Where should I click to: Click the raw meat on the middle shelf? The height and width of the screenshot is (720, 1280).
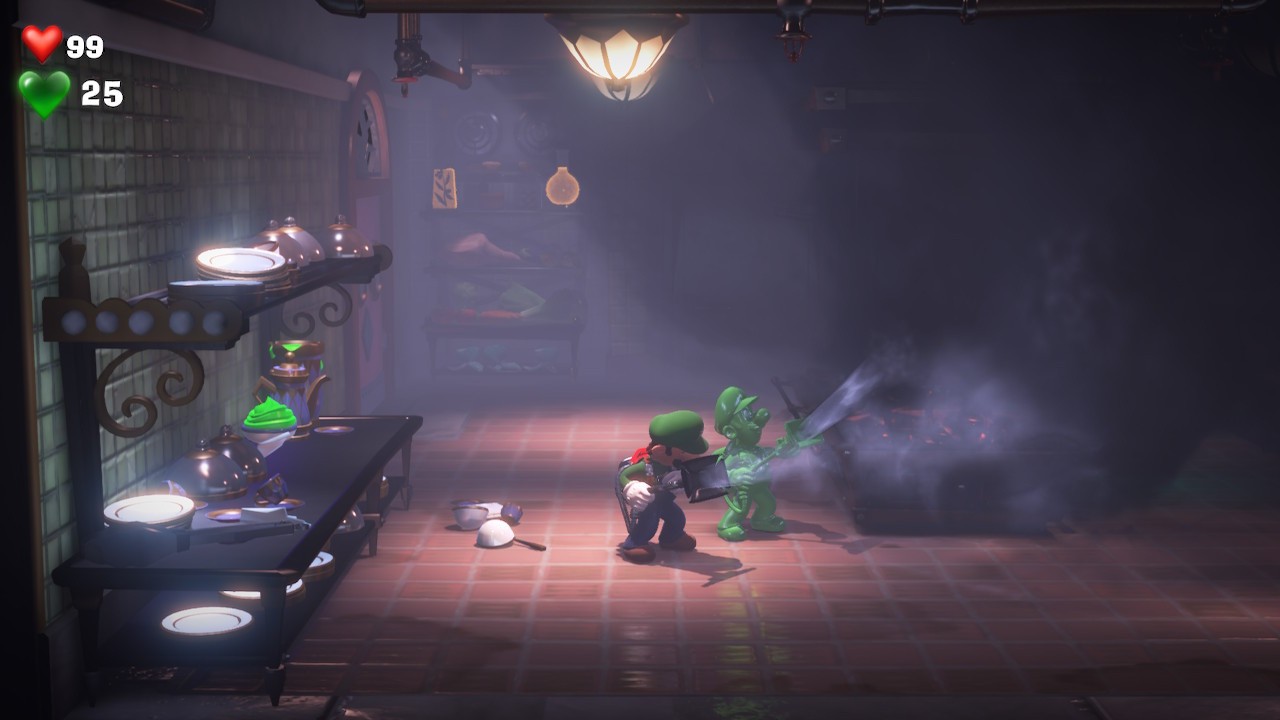(480, 245)
